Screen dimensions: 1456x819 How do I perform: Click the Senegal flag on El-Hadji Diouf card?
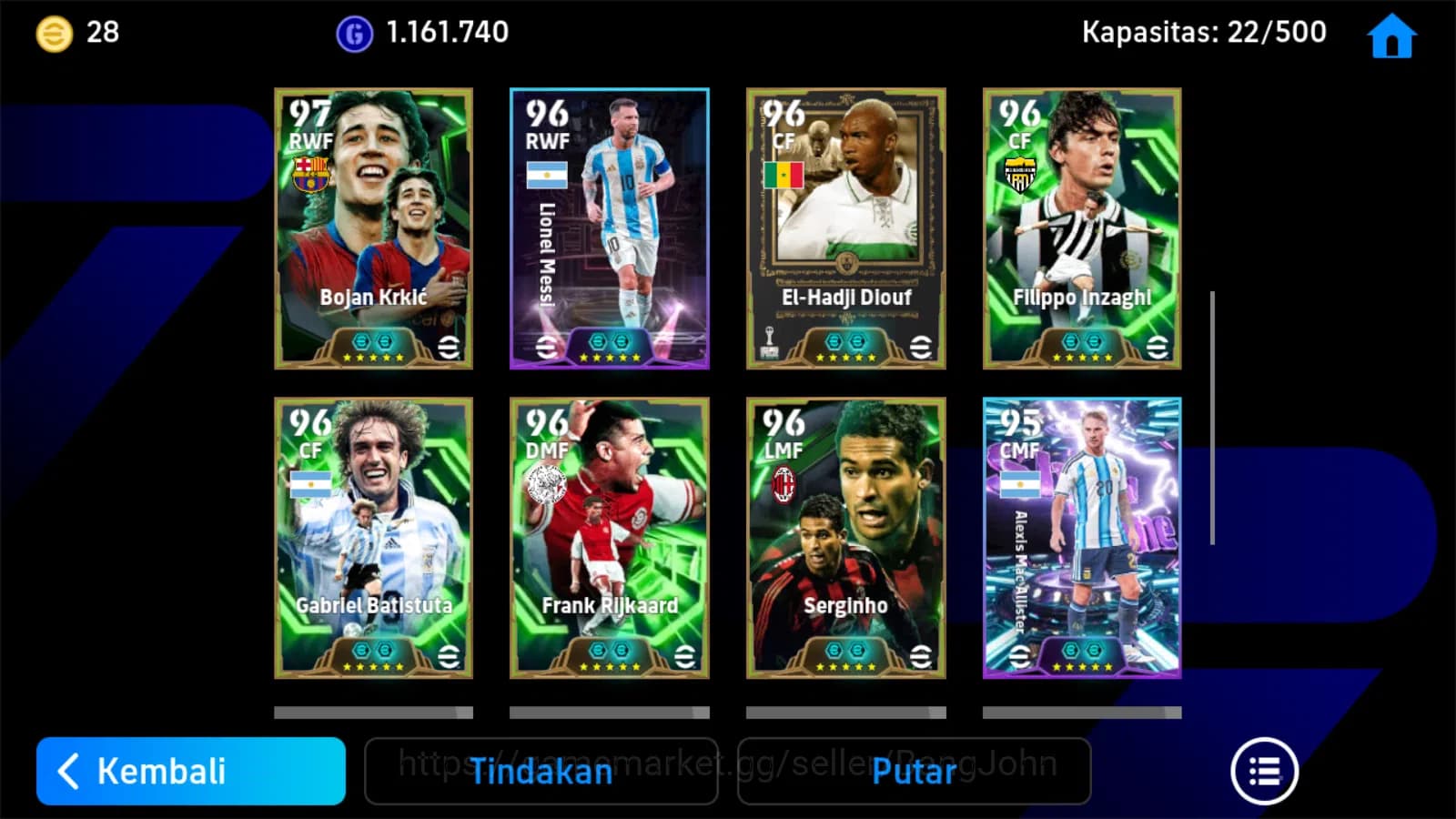(x=783, y=174)
